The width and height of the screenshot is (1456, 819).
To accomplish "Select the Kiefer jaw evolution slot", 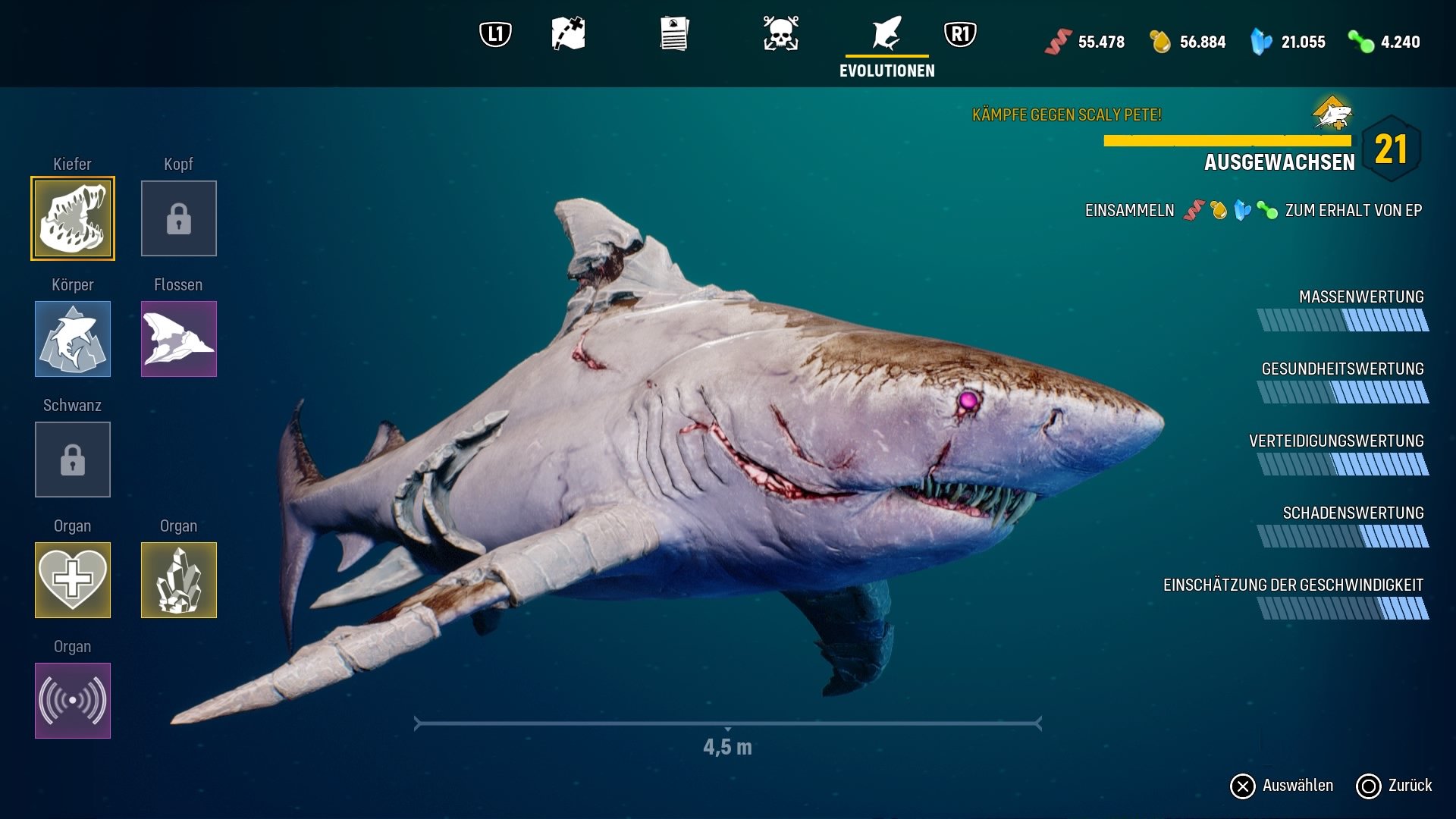I will pyautogui.click(x=73, y=218).
